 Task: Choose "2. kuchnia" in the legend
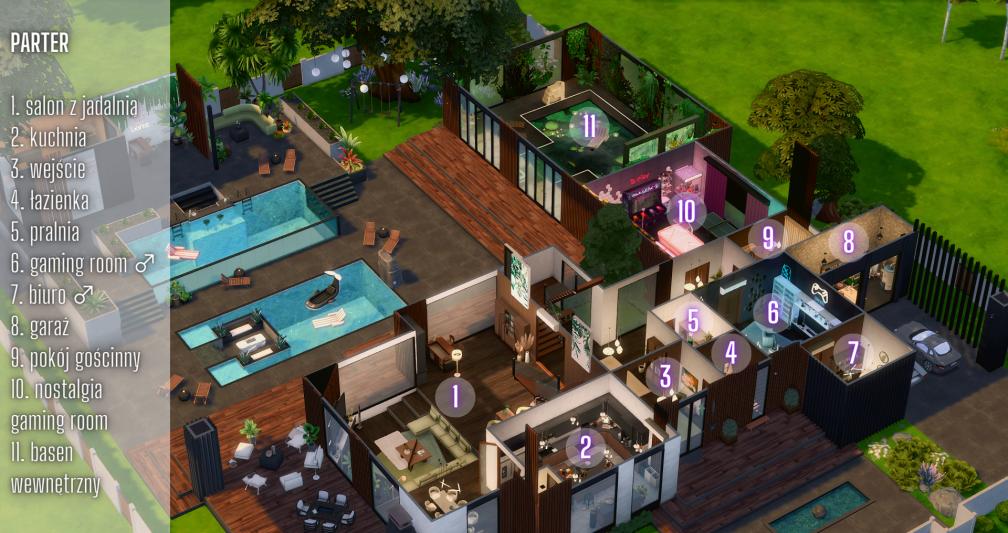click(x=48, y=136)
